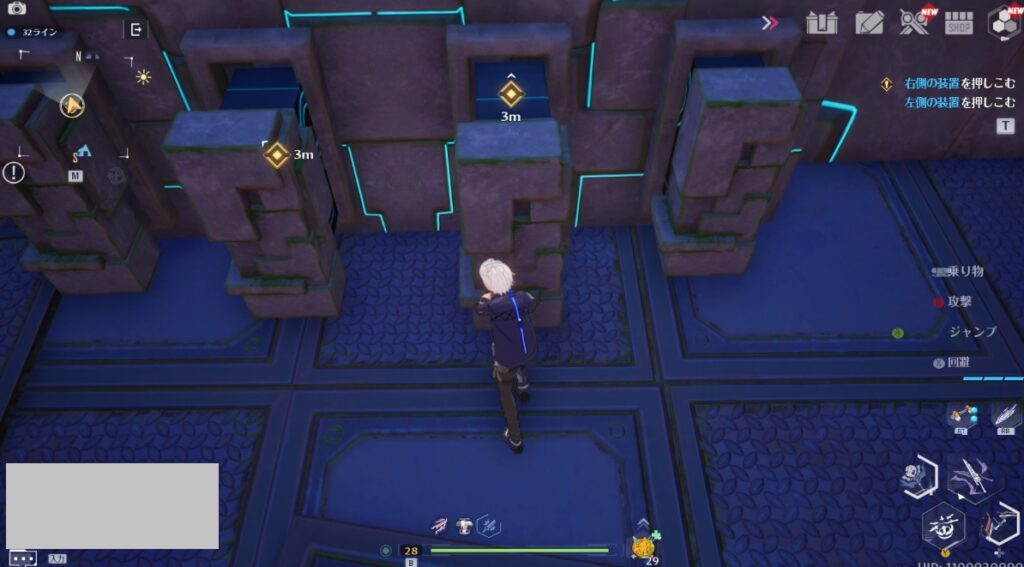This screenshot has width=1024, height=567.
Task: Expand the double-arrow menu toggle
Action: pyautogui.click(x=769, y=22)
